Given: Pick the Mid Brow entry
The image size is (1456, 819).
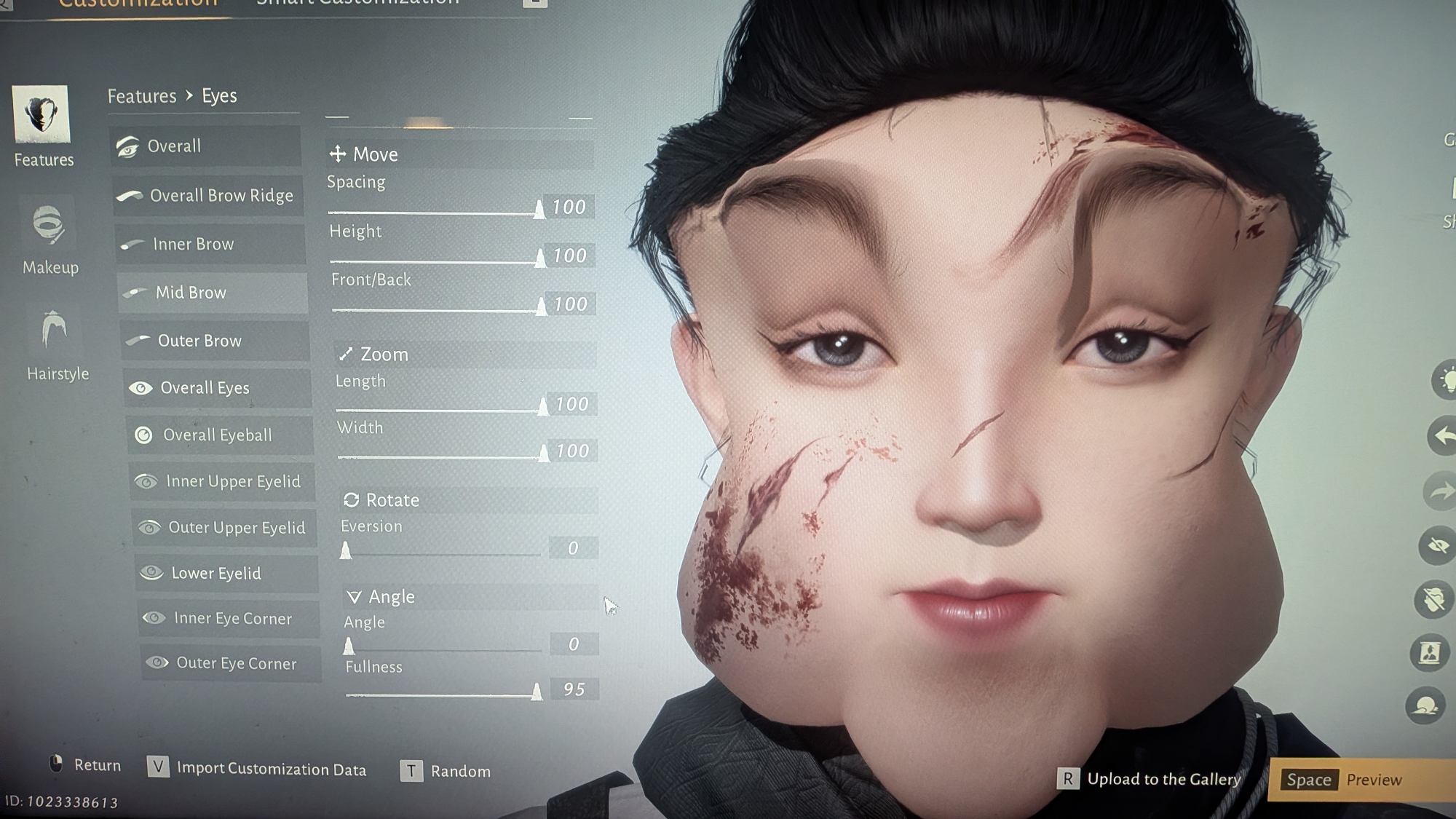Looking at the screenshot, I should click(213, 293).
